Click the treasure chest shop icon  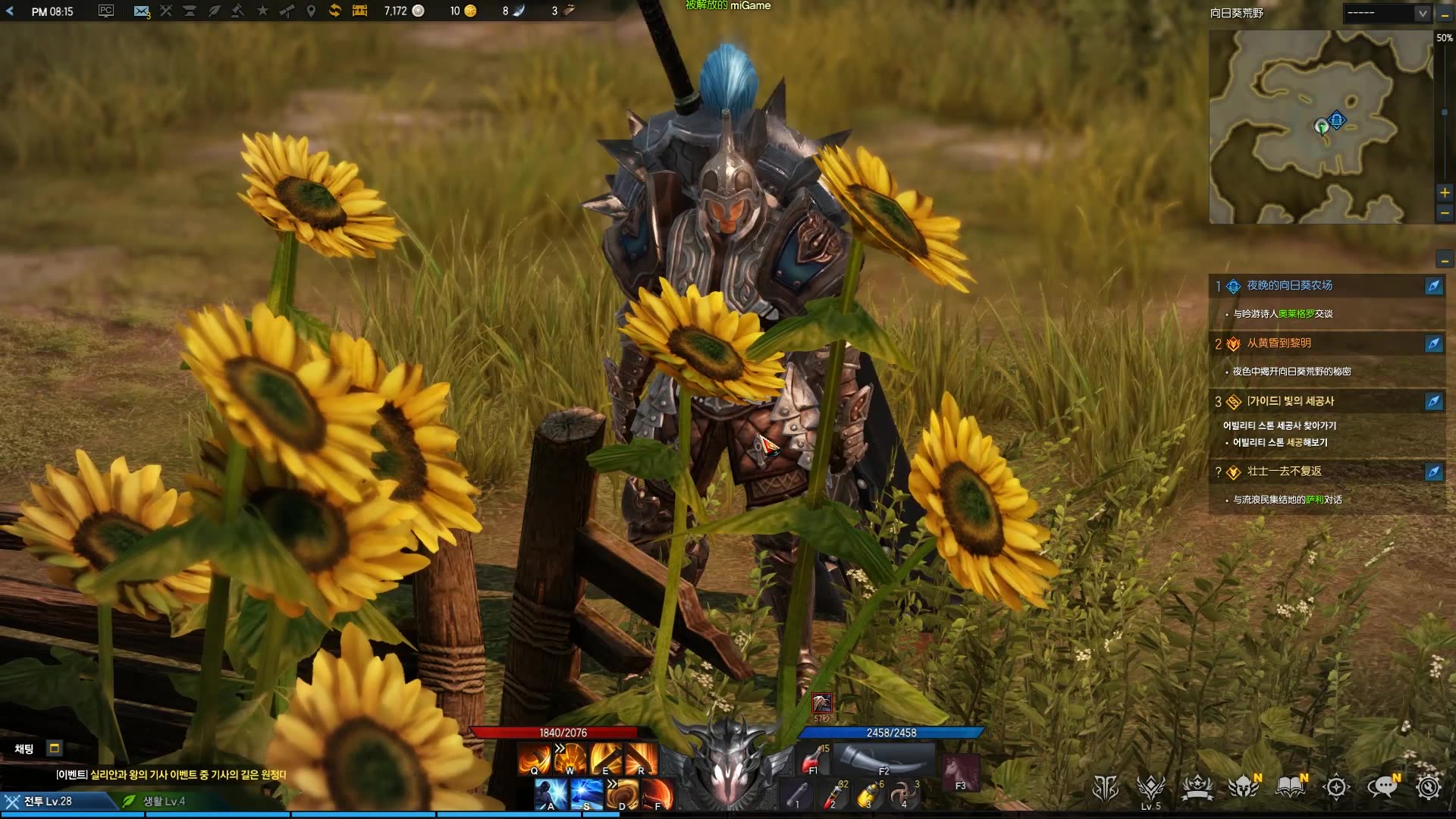coord(359,11)
